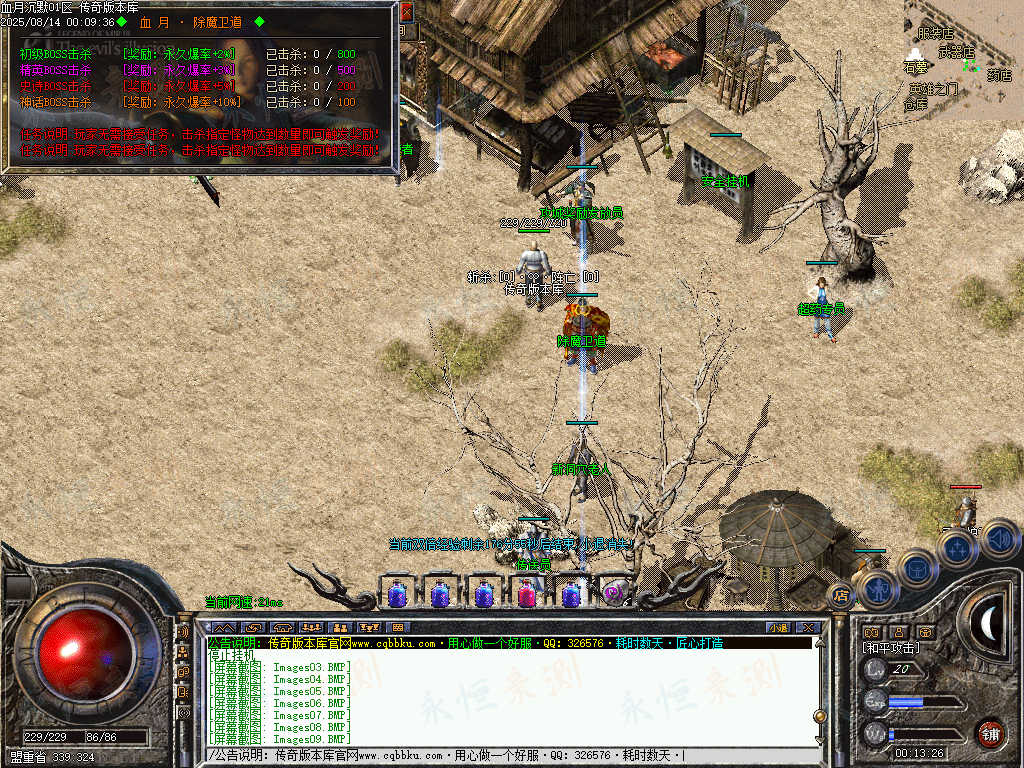Toggle the sound speaker button
The width and height of the screenshot is (1024, 768).
(998, 539)
